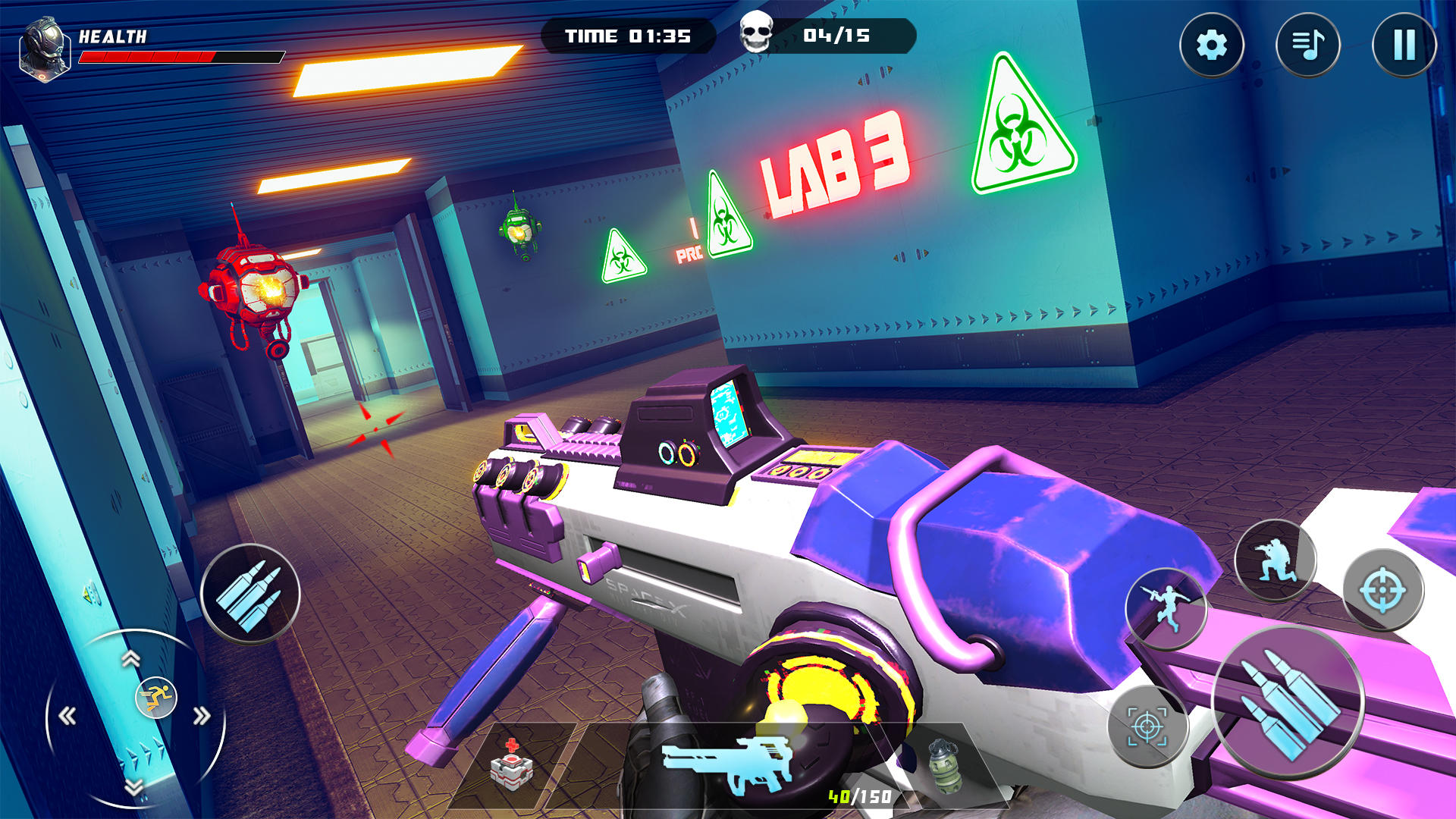Toggle the music settings icon
Viewport: 1456px width, 819px height.
1308,45
